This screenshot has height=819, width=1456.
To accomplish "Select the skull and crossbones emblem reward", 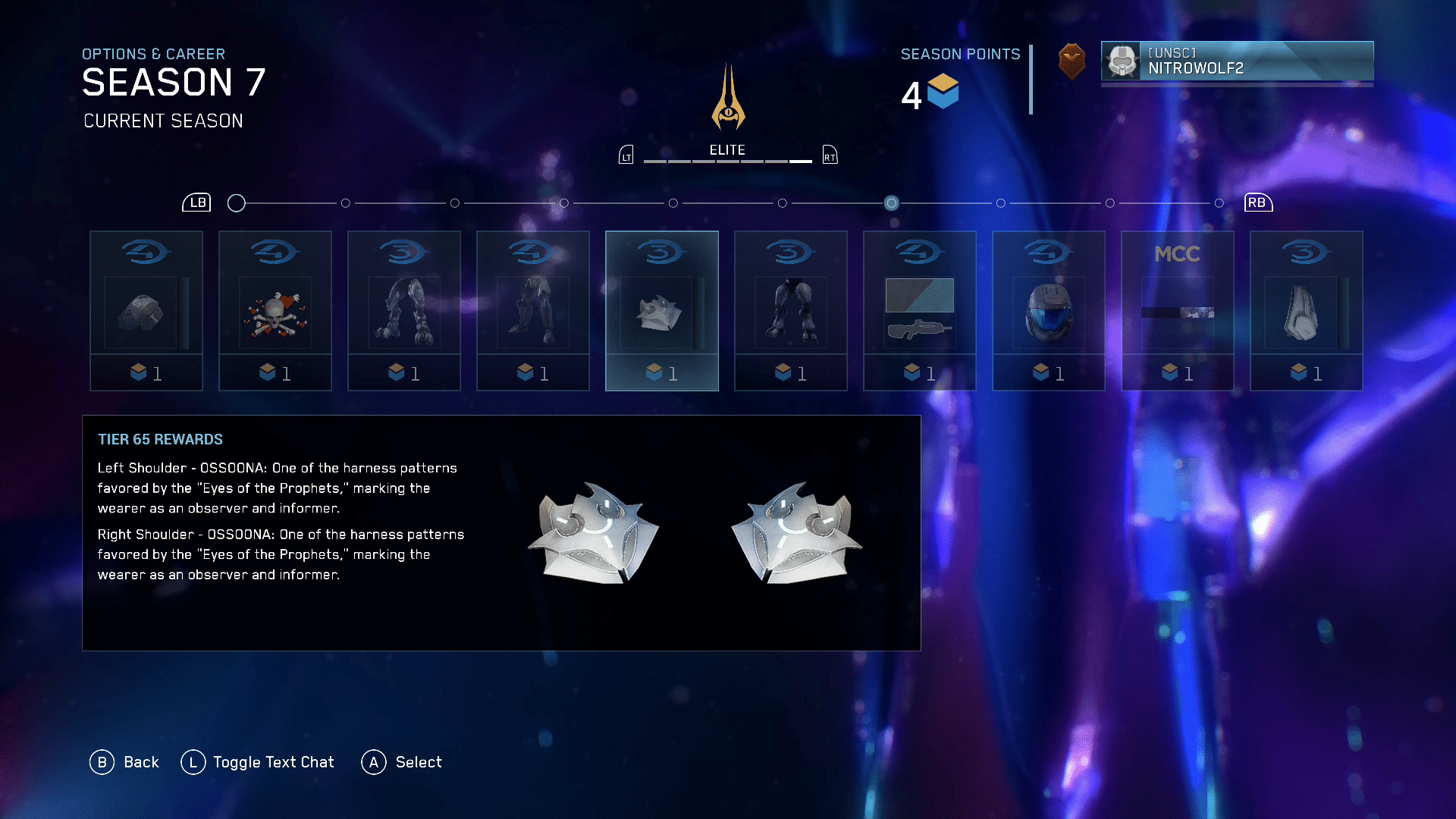I will click(x=275, y=311).
